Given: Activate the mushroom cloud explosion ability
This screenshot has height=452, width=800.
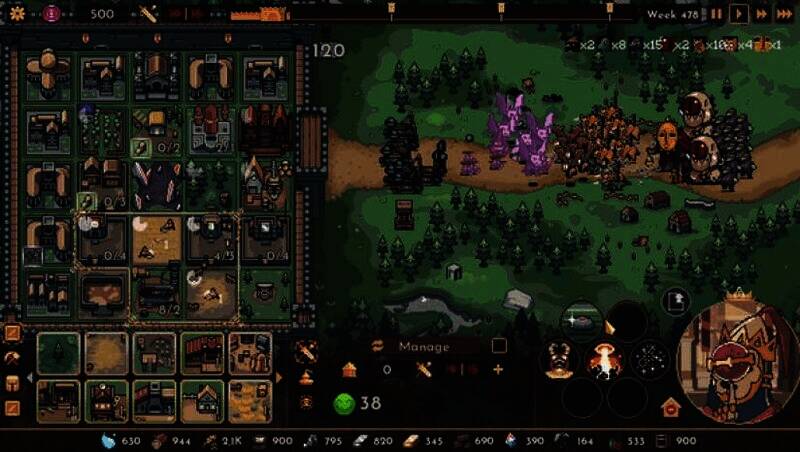Looking at the screenshot, I should coord(603,360).
